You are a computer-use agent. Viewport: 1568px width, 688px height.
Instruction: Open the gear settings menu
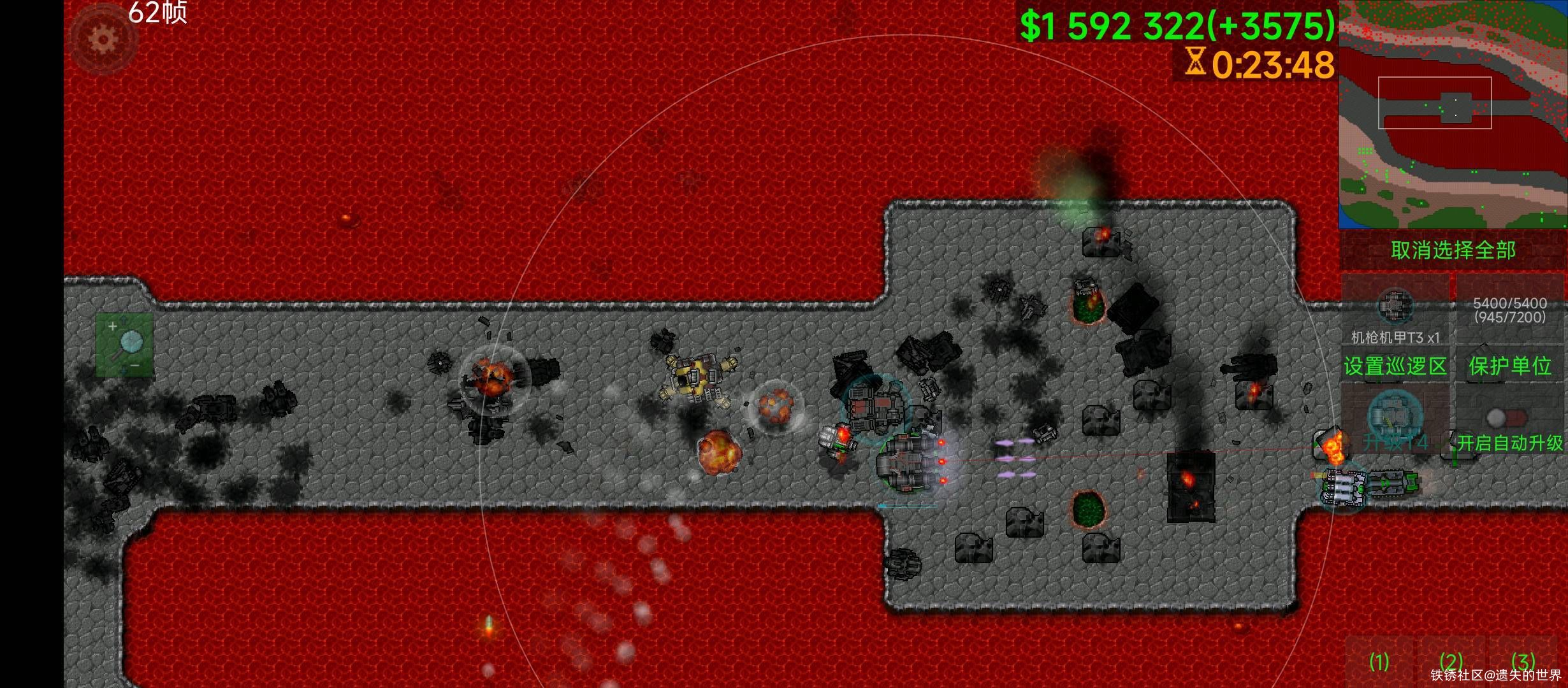pos(103,39)
